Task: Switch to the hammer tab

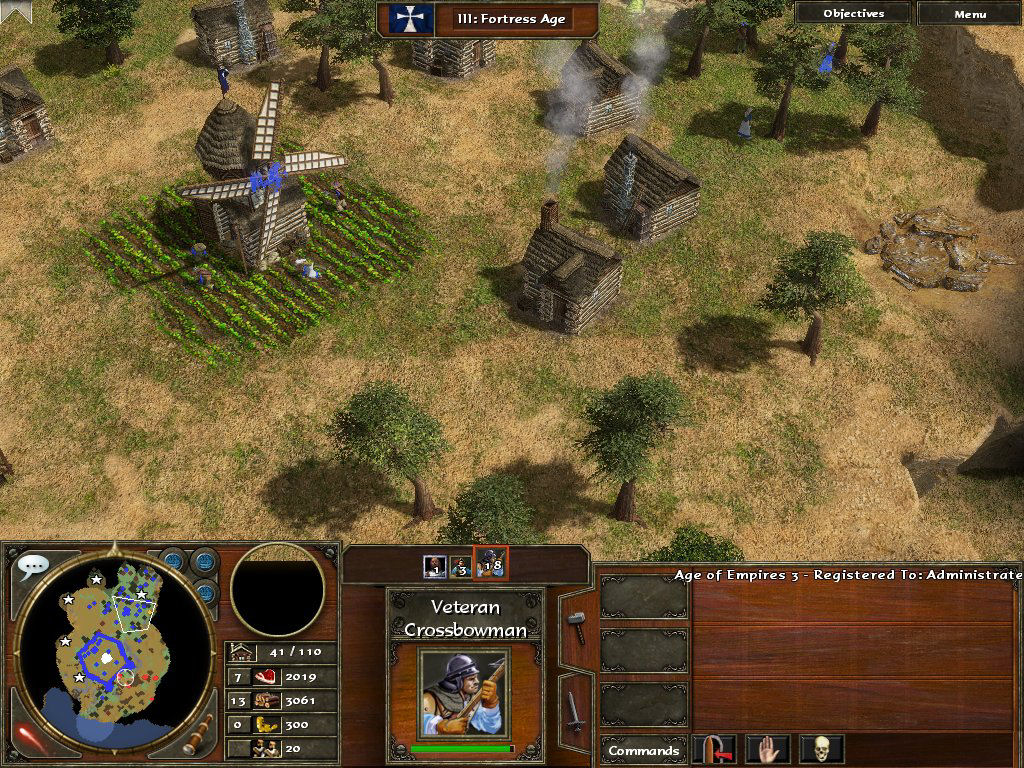Action: 576,626
